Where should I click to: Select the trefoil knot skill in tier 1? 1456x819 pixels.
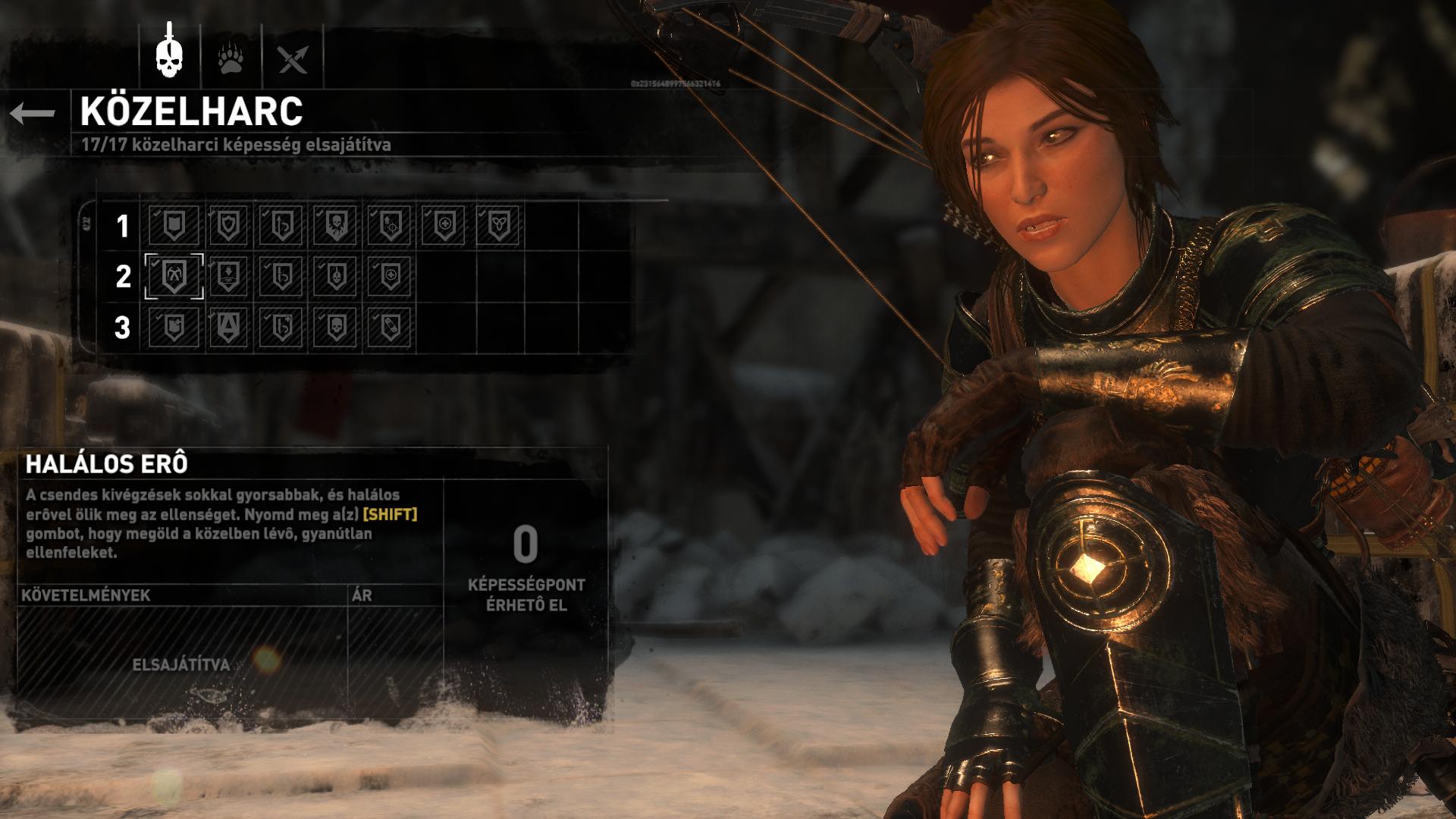(x=498, y=225)
